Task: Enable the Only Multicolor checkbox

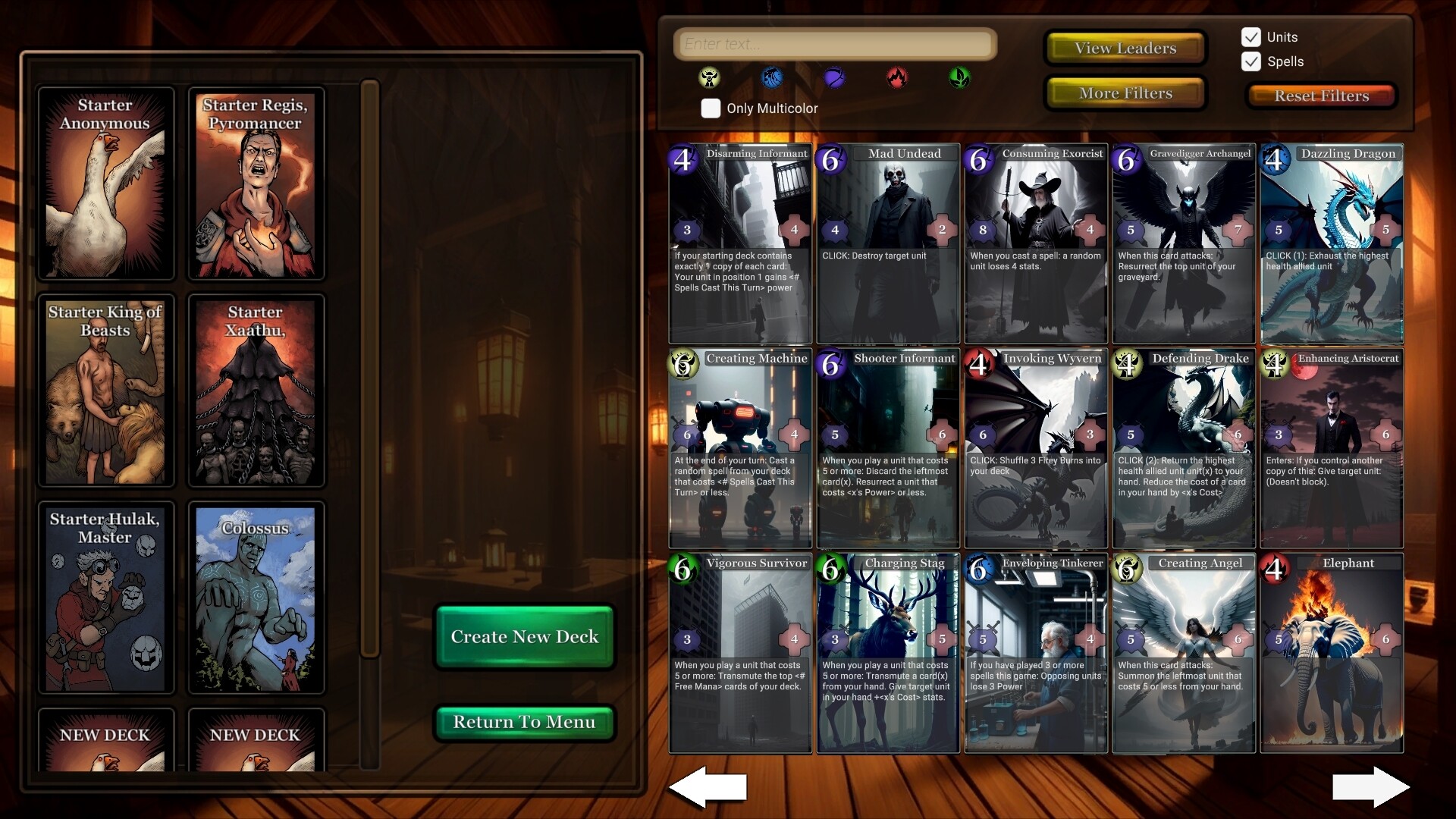Action: click(x=711, y=108)
